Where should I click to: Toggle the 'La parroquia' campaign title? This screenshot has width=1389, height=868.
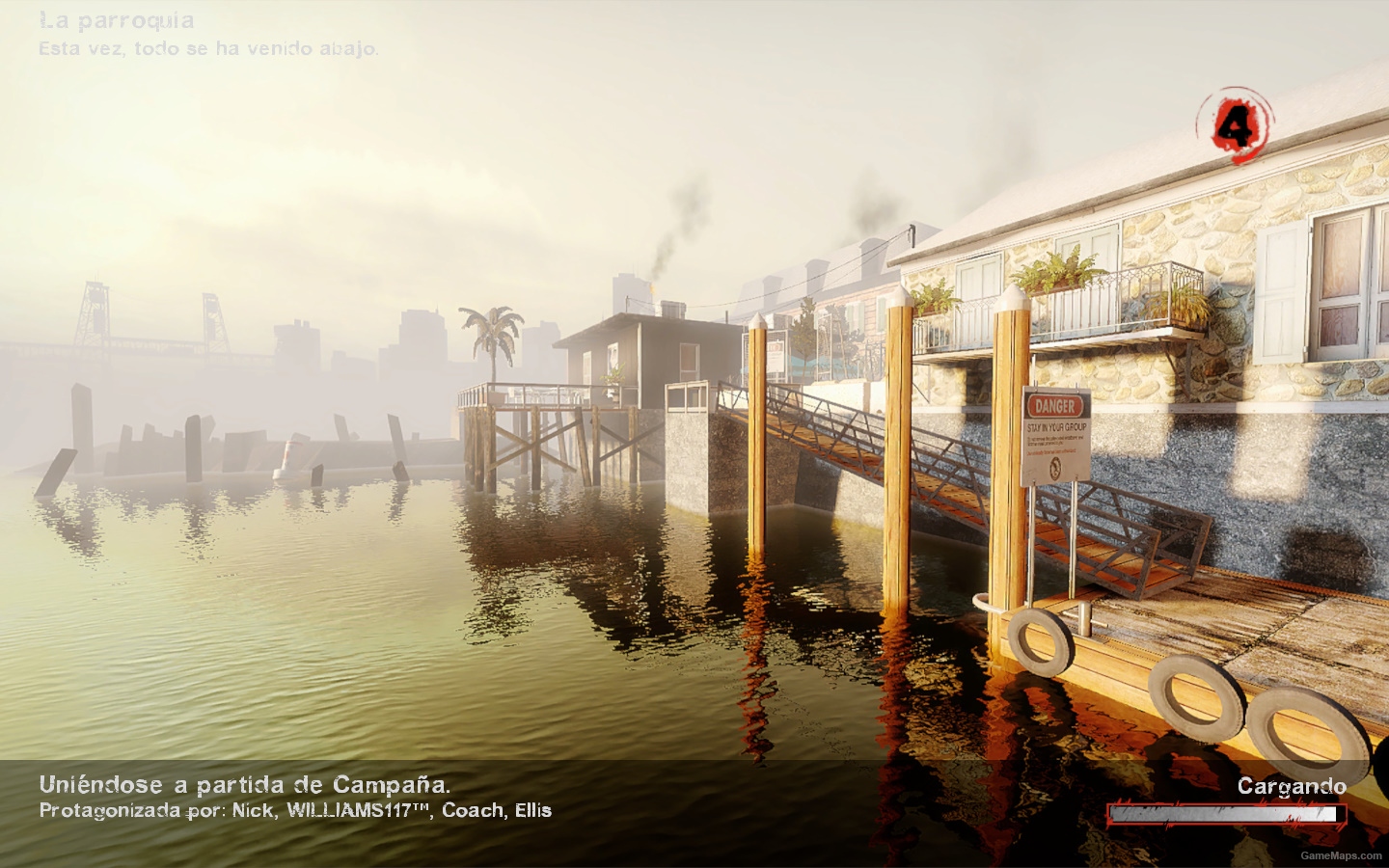[x=116, y=19]
